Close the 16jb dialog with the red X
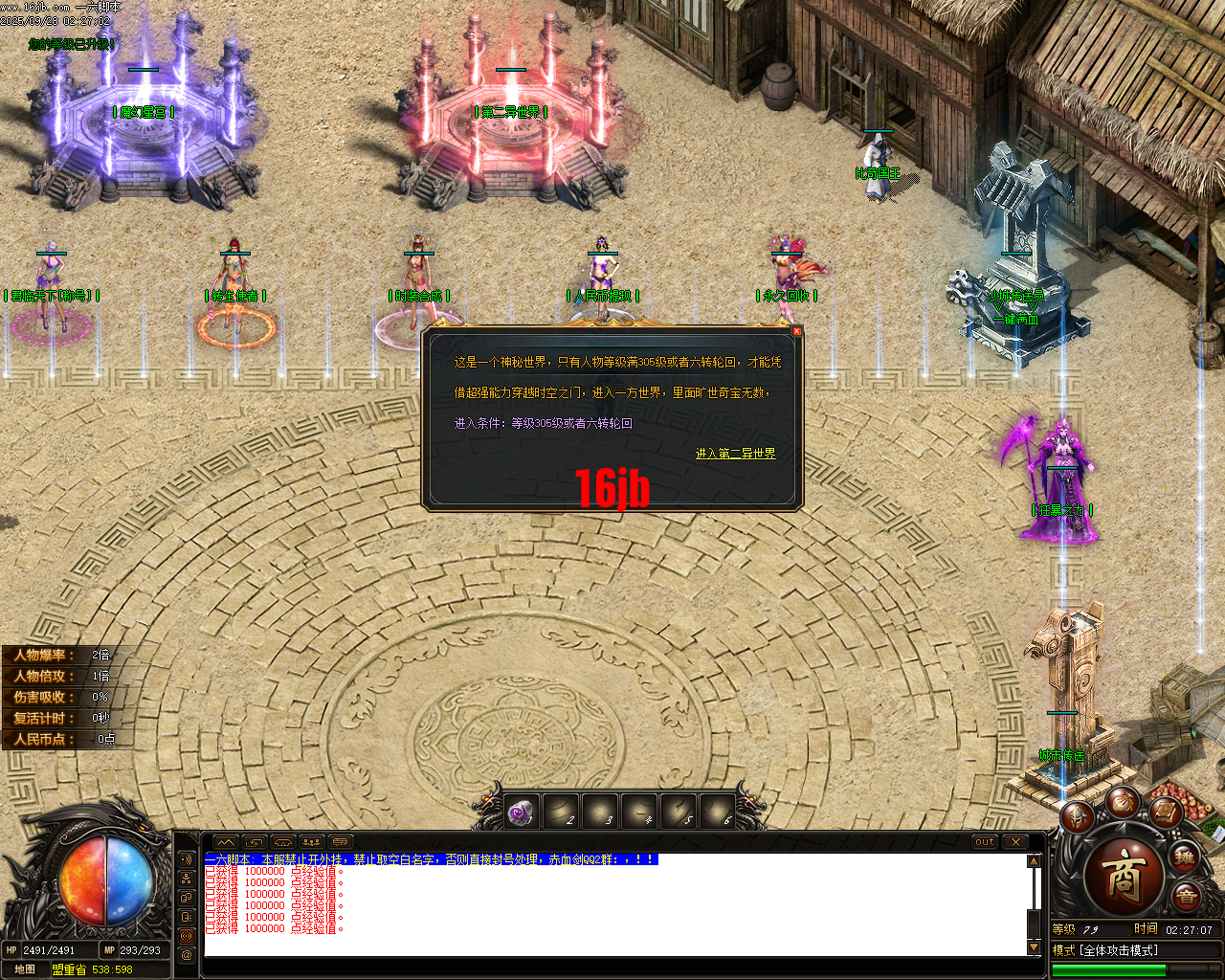Viewport: 1225px width, 980px height. pyautogui.click(x=796, y=330)
